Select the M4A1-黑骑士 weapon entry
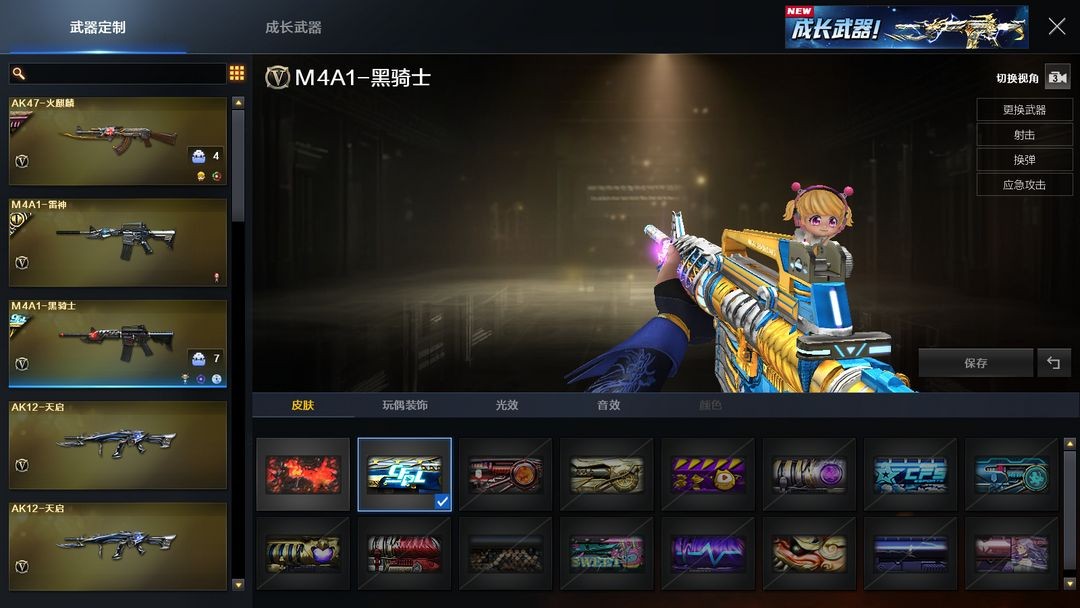This screenshot has width=1080, height=608. [118, 343]
